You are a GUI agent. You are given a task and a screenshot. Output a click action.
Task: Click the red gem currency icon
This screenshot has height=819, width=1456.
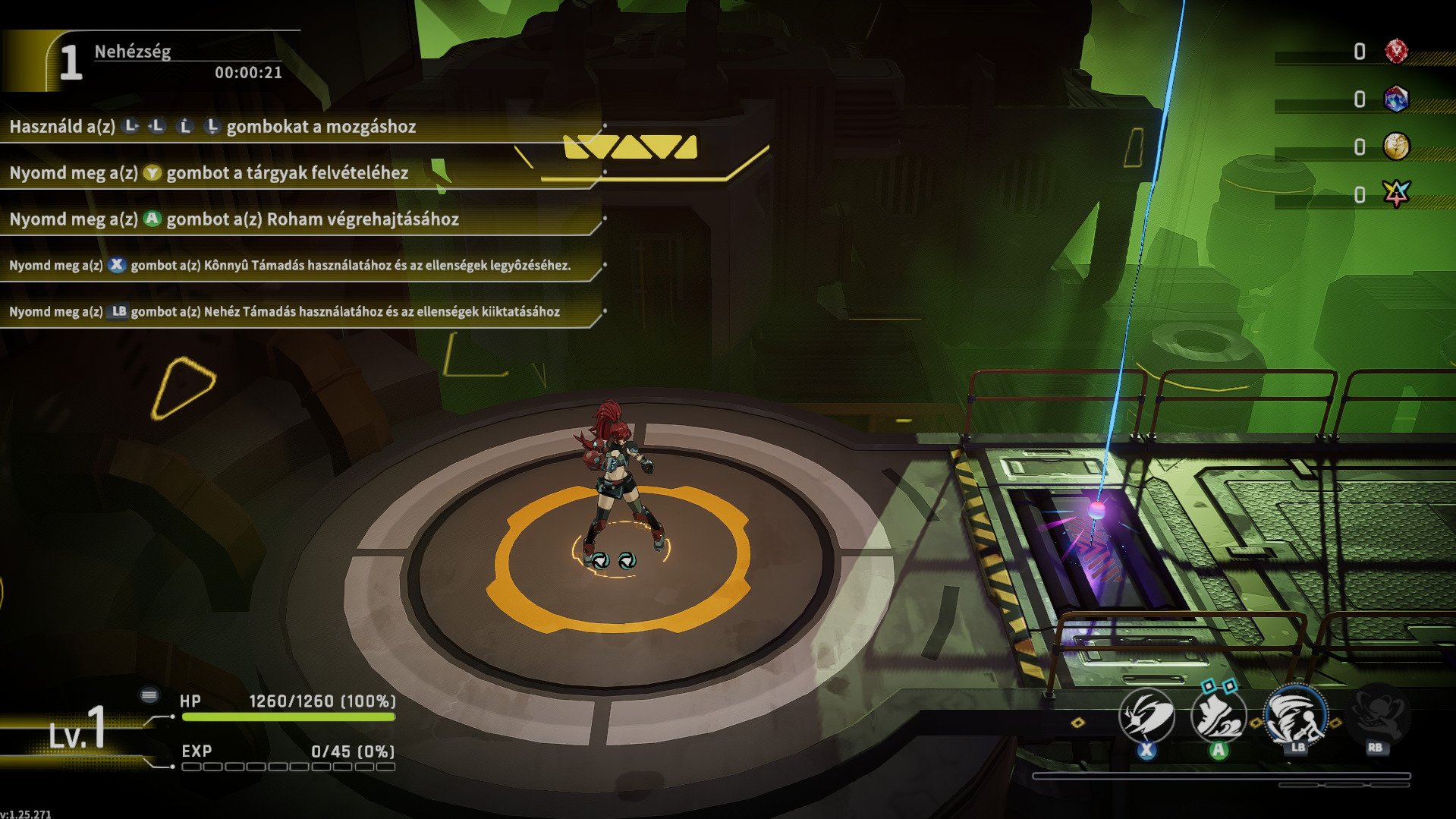coord(1396,52)
